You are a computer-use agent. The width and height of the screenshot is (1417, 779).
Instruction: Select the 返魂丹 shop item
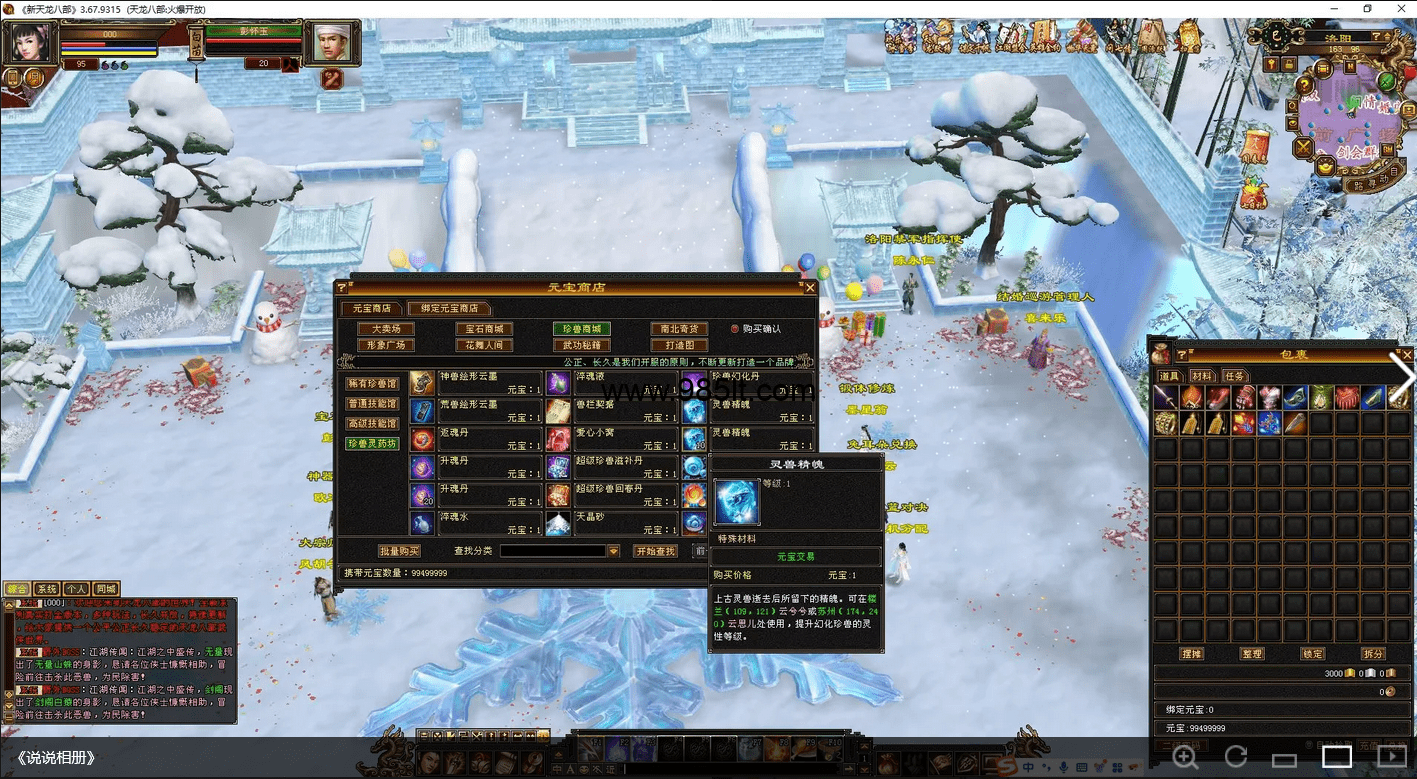423,439
